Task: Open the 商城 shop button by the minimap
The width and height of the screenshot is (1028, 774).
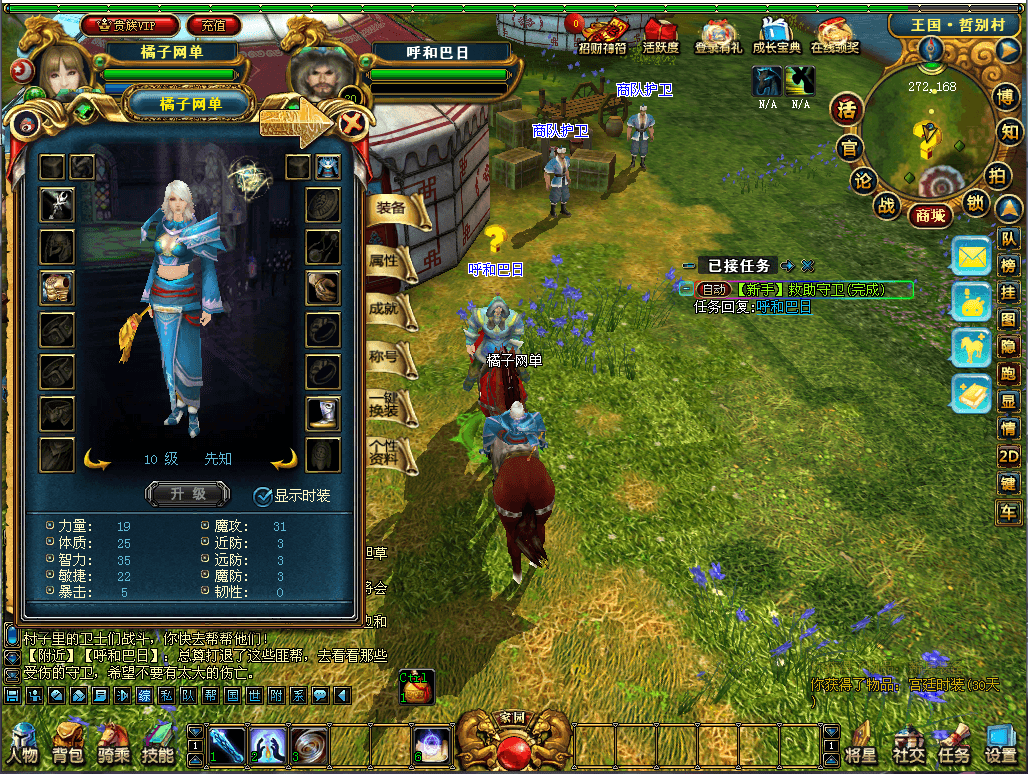Action: pyautogui.click(x=930, y=214)
